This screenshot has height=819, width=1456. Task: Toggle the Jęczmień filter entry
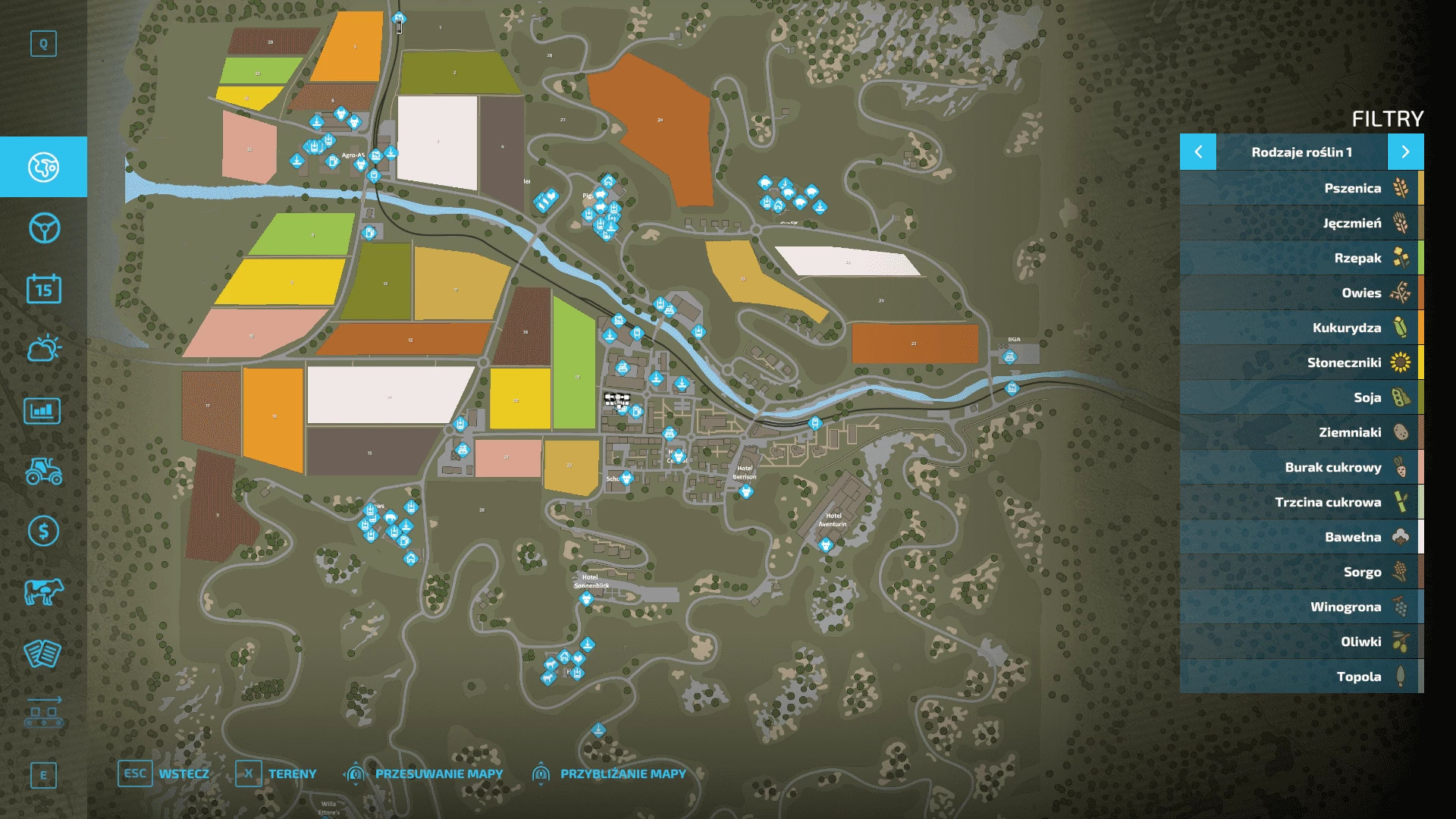coord(1301,223)
